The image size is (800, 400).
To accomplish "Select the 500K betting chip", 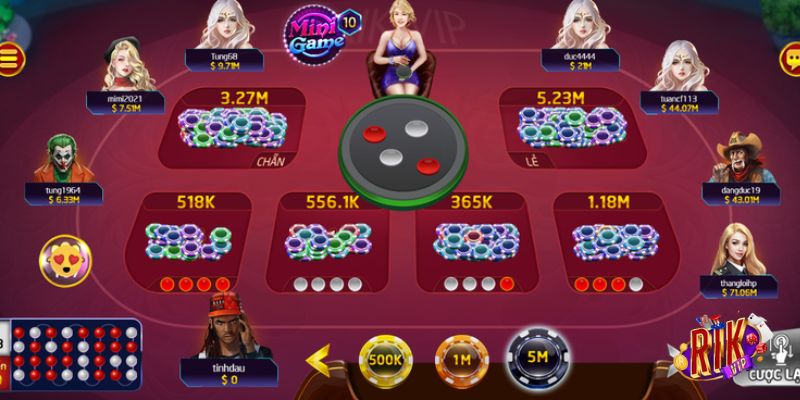I will [x=386, y=358].
